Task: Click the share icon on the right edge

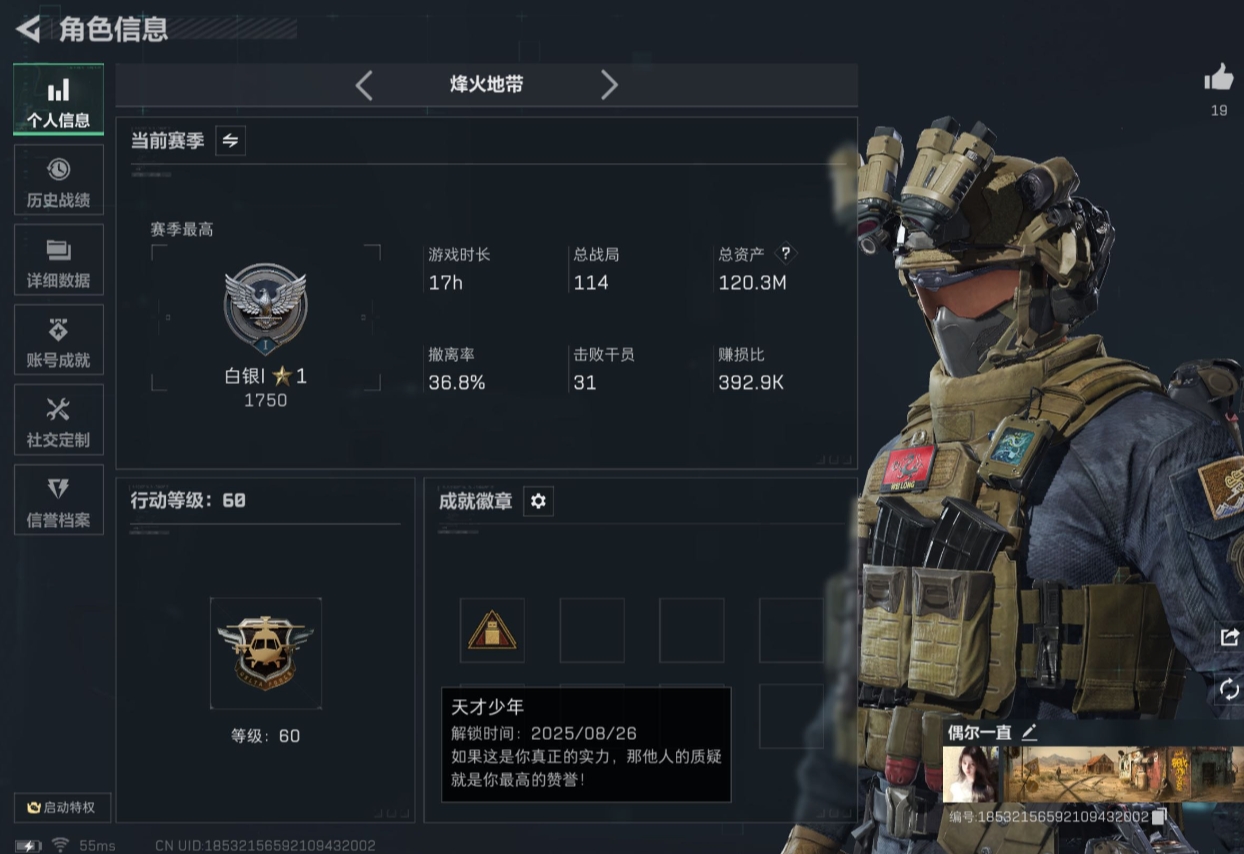Action: point(1229,637)
